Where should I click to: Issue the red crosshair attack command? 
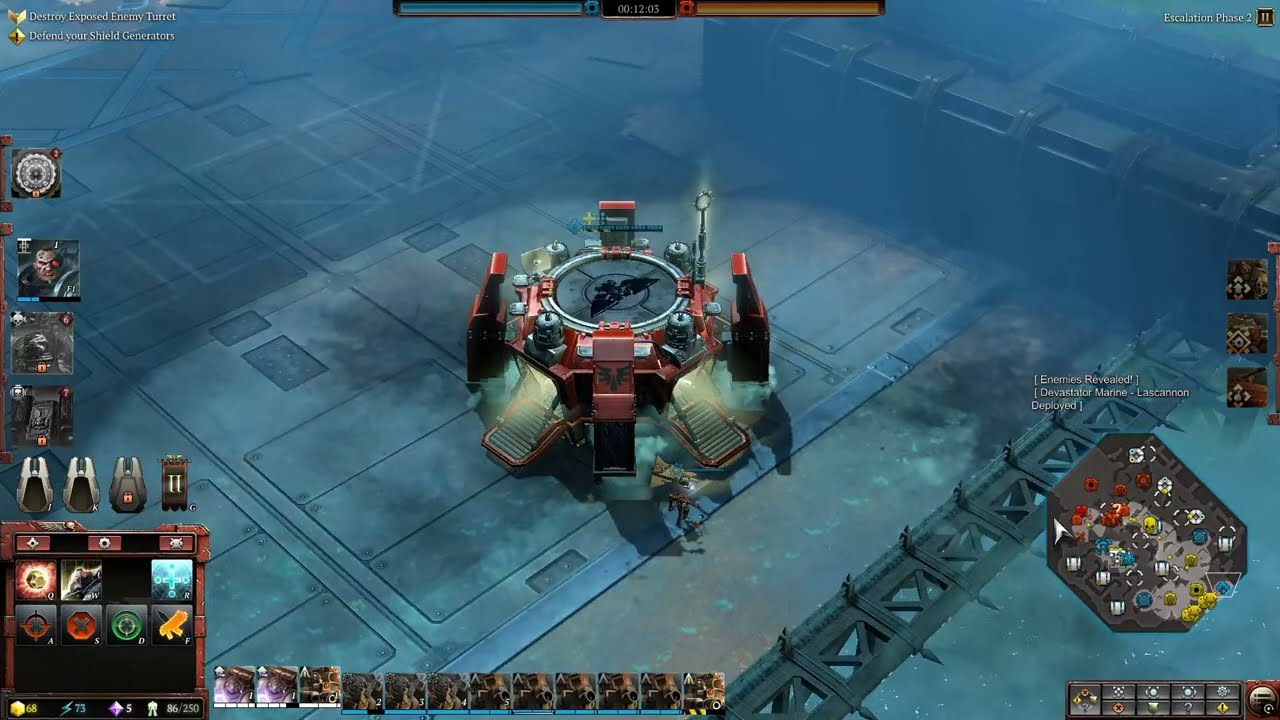35,626
